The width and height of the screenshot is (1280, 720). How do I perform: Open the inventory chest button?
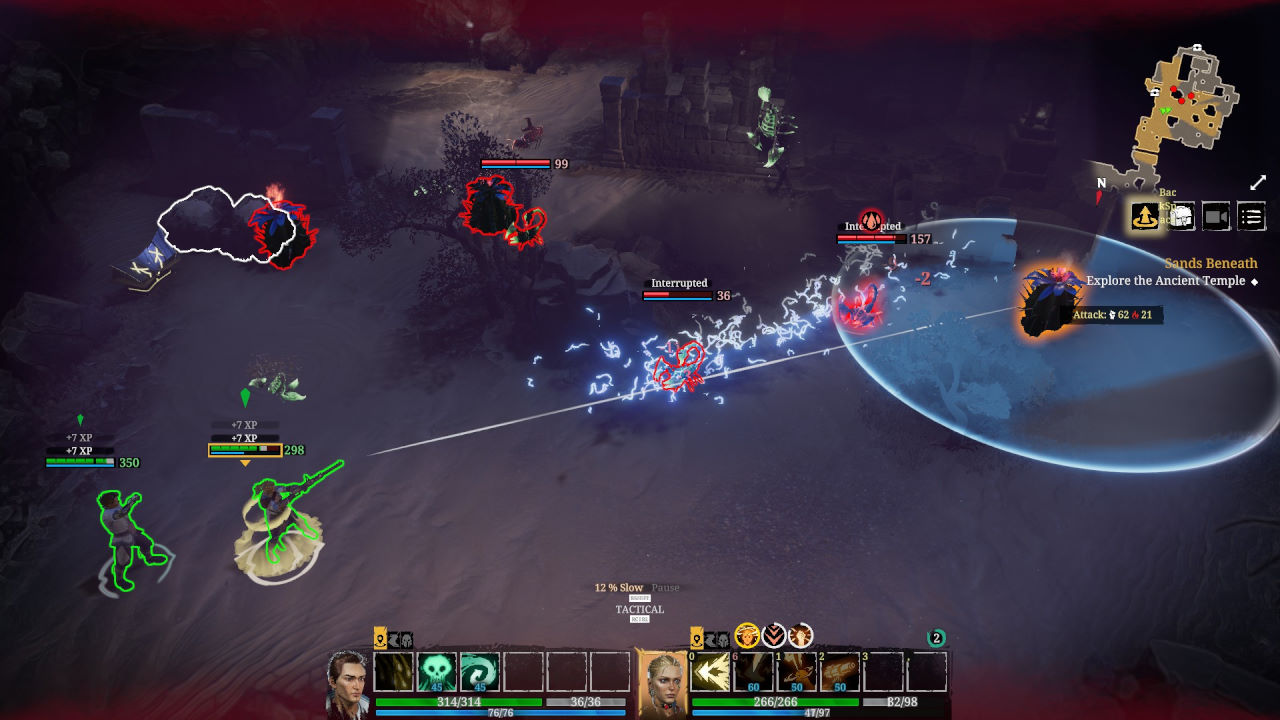point(1181,216)
